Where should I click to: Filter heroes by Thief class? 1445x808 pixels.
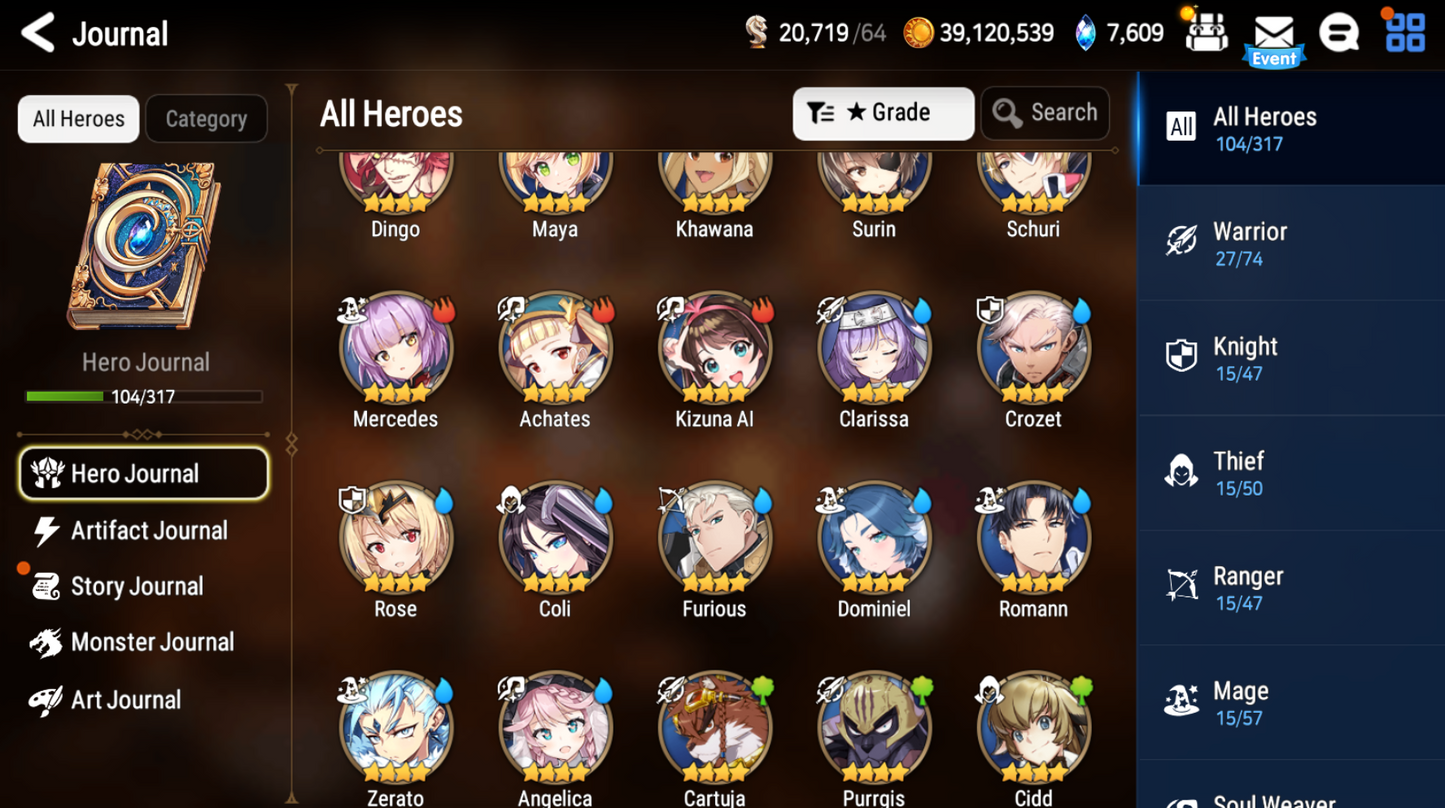(1290, 474)
